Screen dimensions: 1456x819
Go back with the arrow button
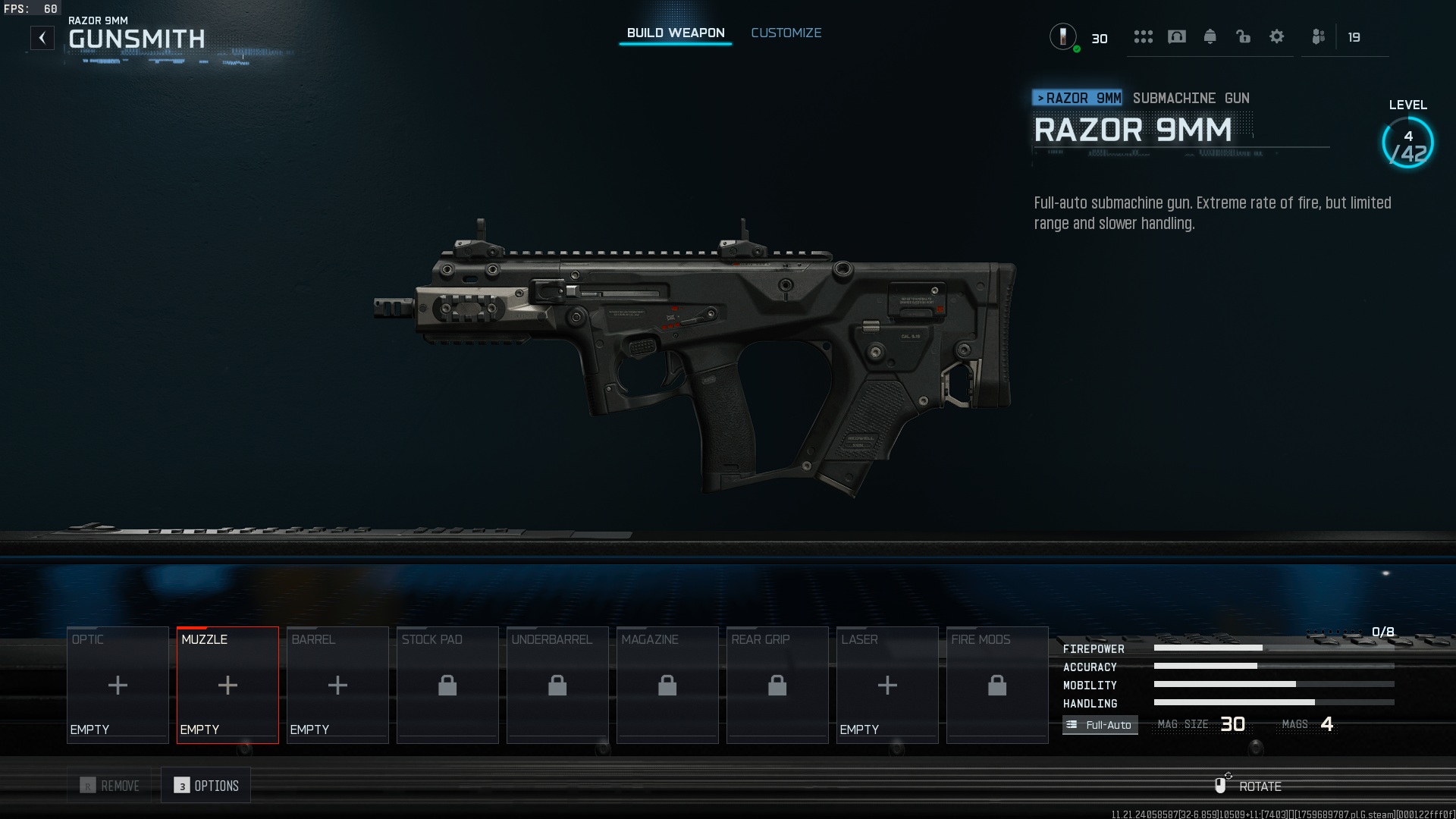pyautogui.click(x=42, y=38)
